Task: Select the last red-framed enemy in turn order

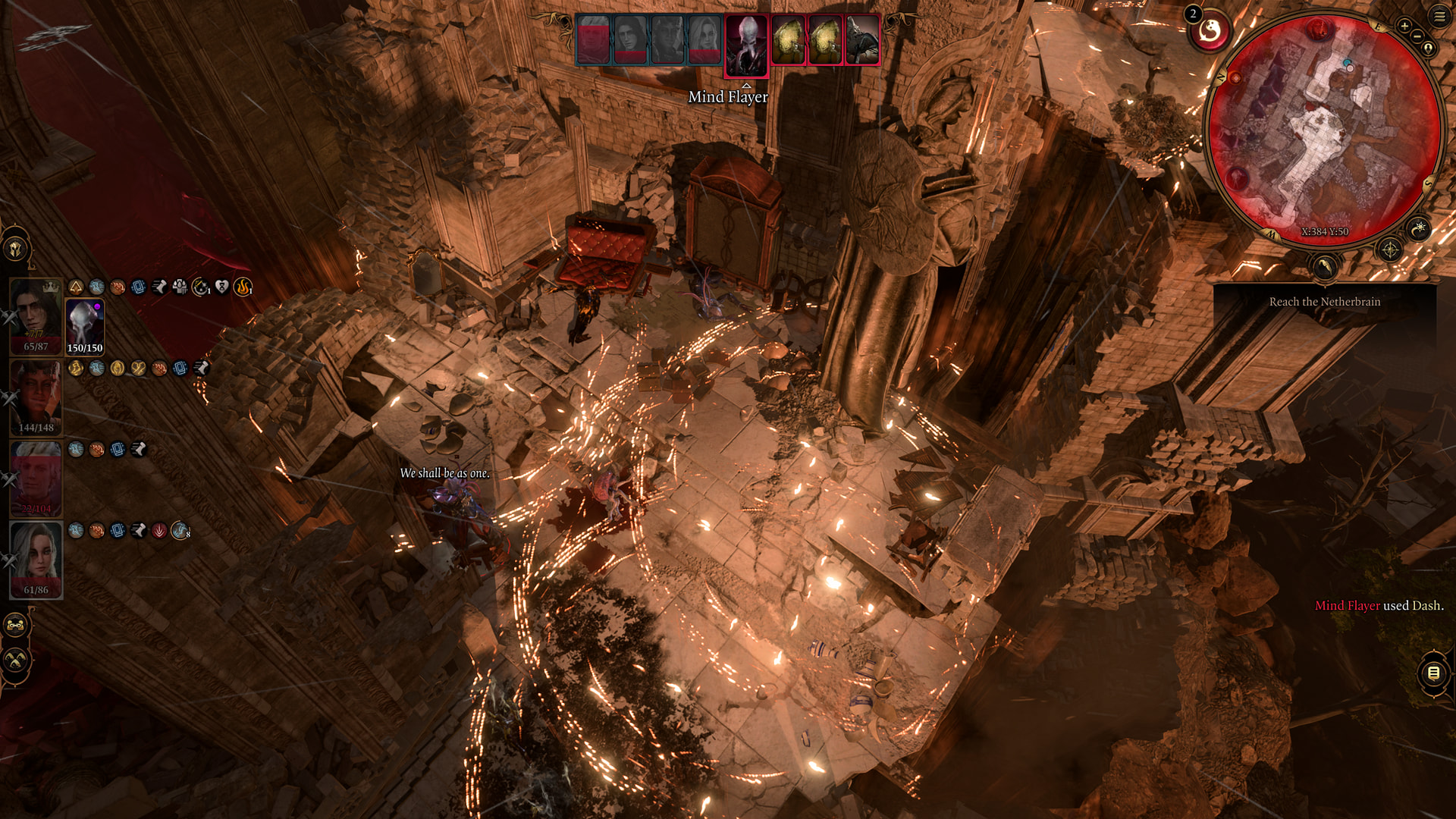Action: click(862, 39)
